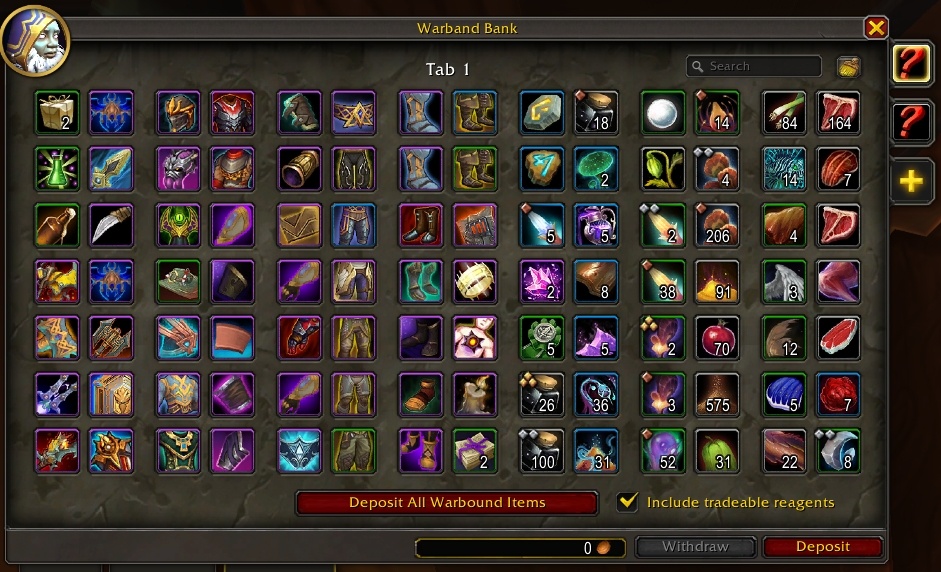Close the Warband Bank window

click(876, 28)
